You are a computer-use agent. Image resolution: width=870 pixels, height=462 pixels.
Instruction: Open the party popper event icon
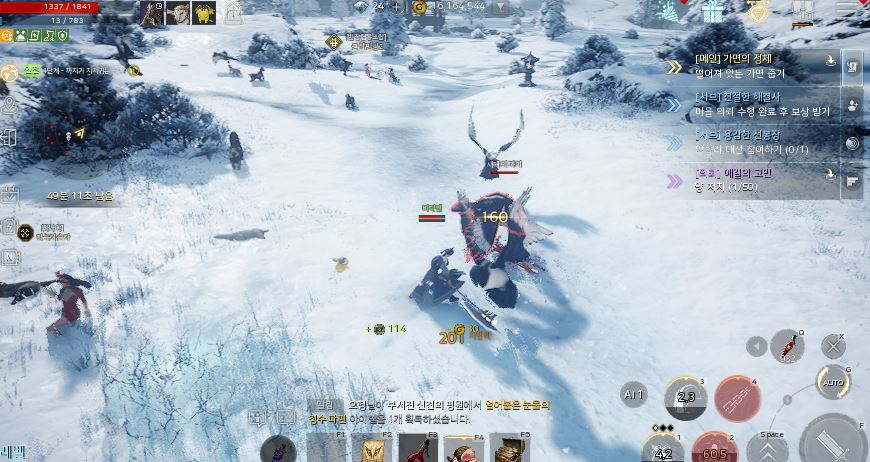point(670,11)
